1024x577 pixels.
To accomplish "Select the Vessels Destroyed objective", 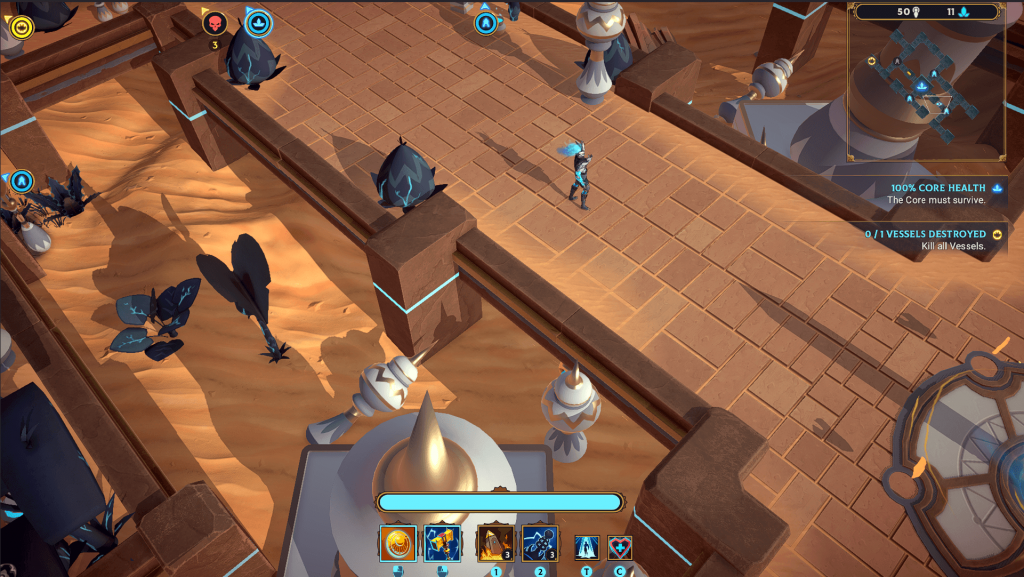I will (x=926, y=240).
